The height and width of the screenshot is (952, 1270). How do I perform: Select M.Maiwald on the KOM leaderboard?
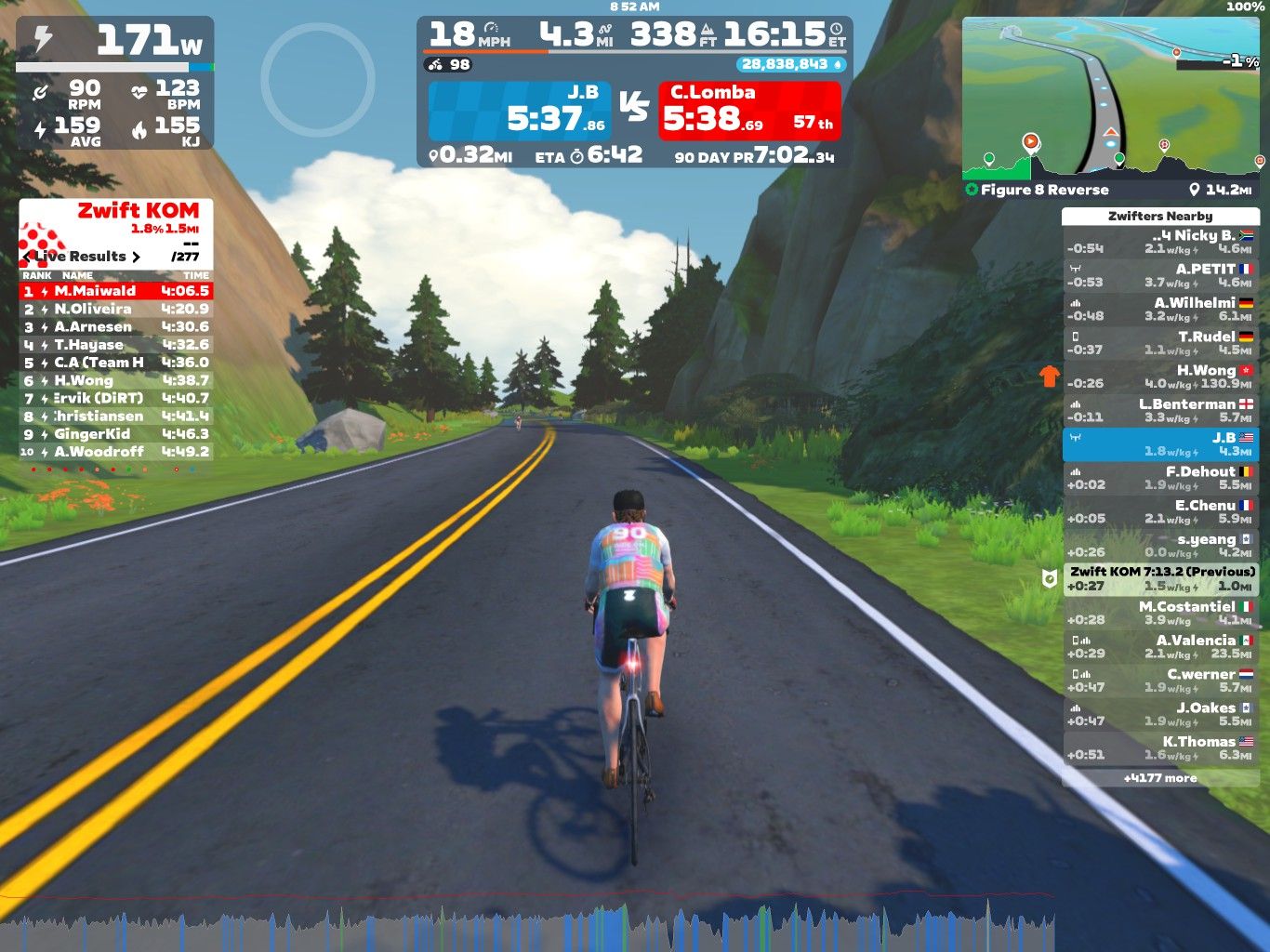point(116,291)
